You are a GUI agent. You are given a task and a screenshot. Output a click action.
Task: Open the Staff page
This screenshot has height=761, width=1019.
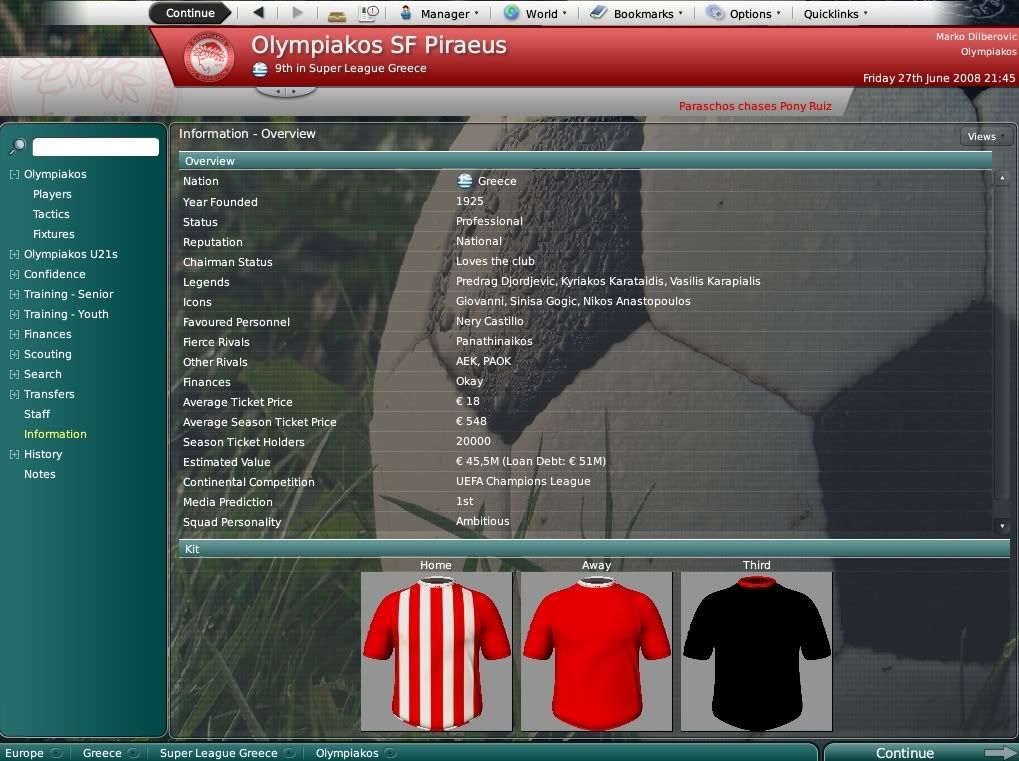point(37,414)
